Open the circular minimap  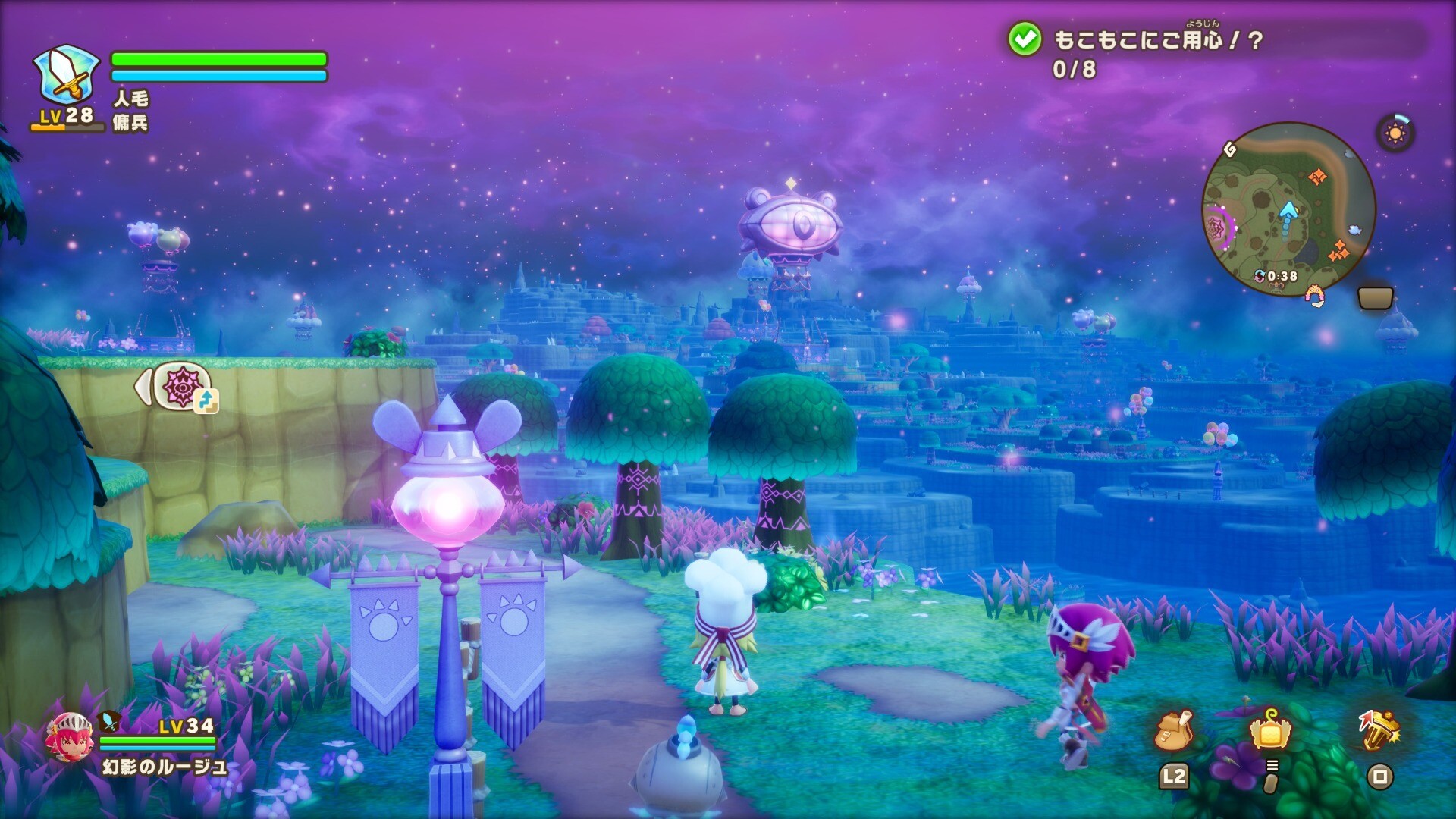click(x=1288, y=208)
